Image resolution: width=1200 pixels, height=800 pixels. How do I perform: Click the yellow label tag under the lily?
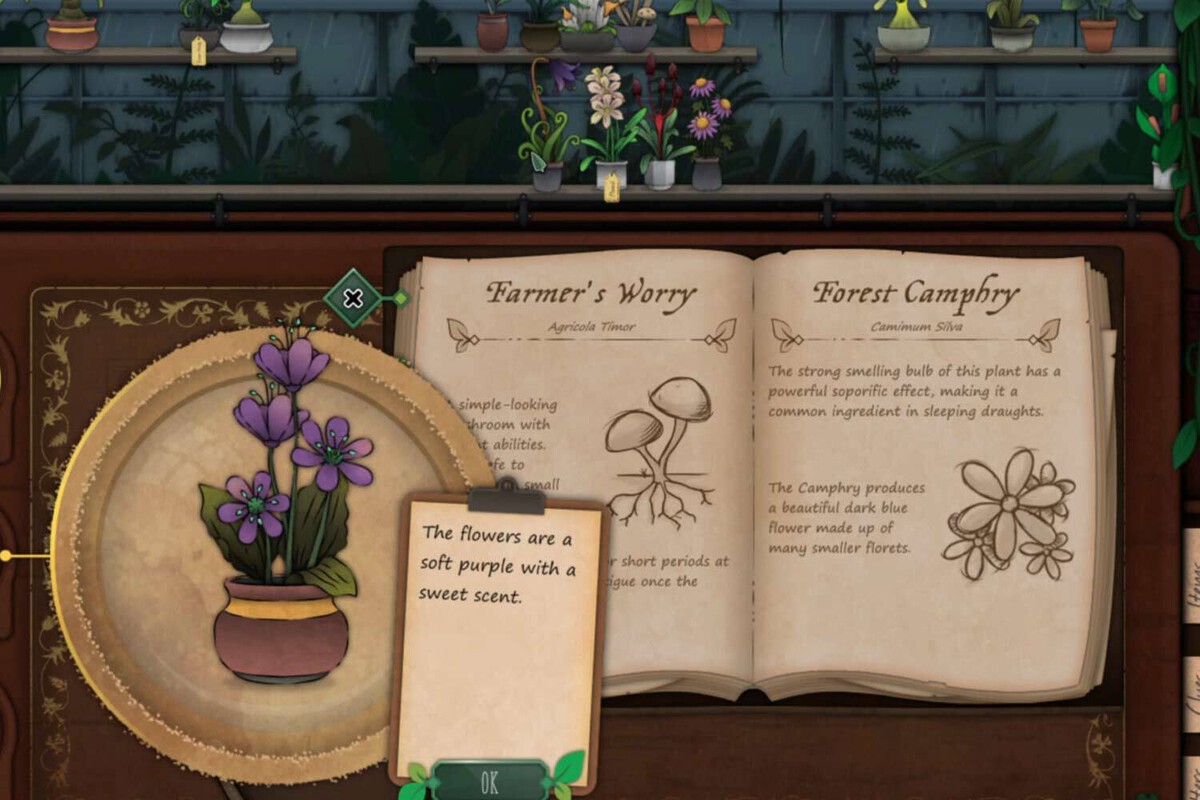(x=611, y=188)
